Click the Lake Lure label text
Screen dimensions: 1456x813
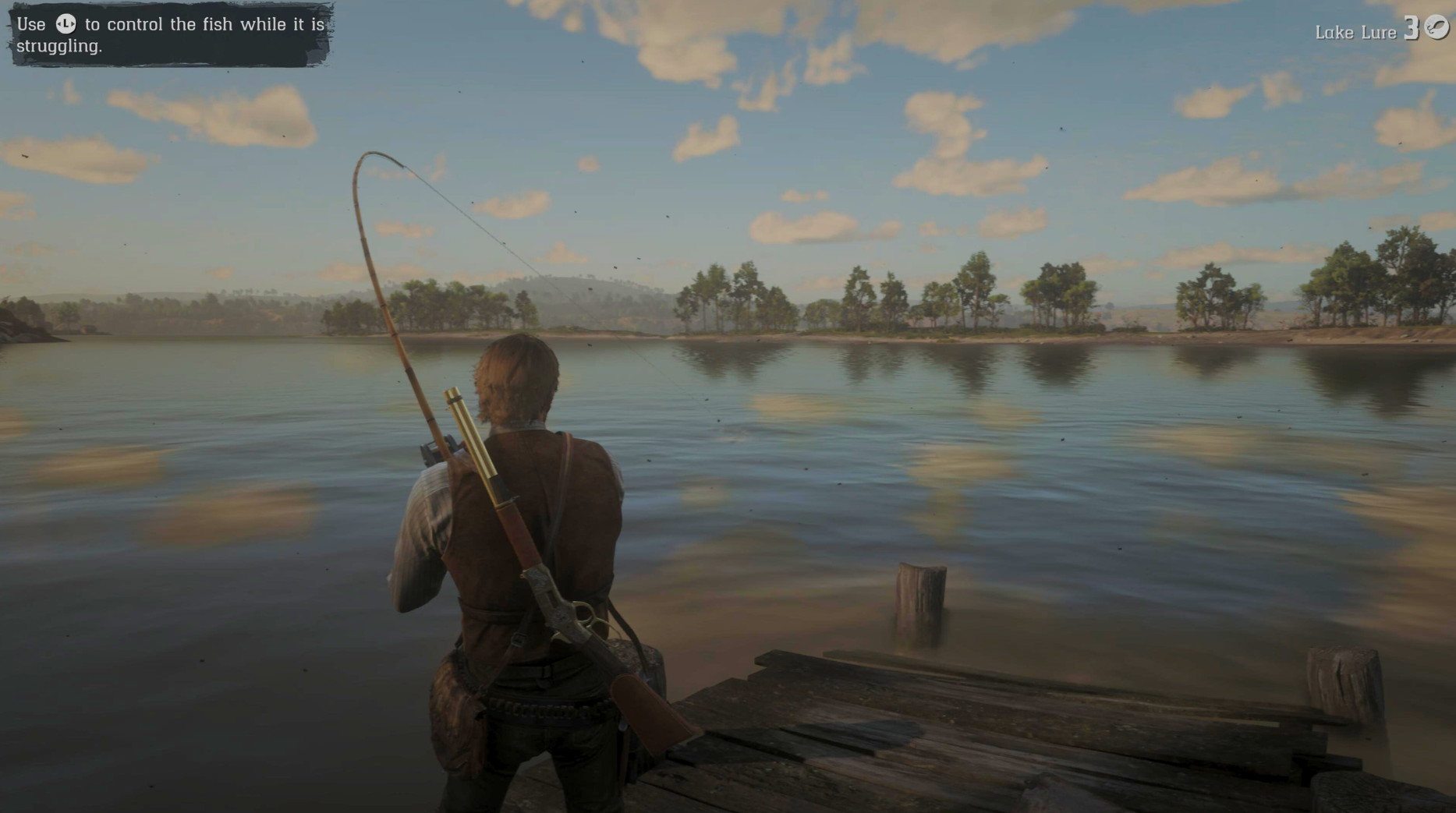tap(1357, 31)
